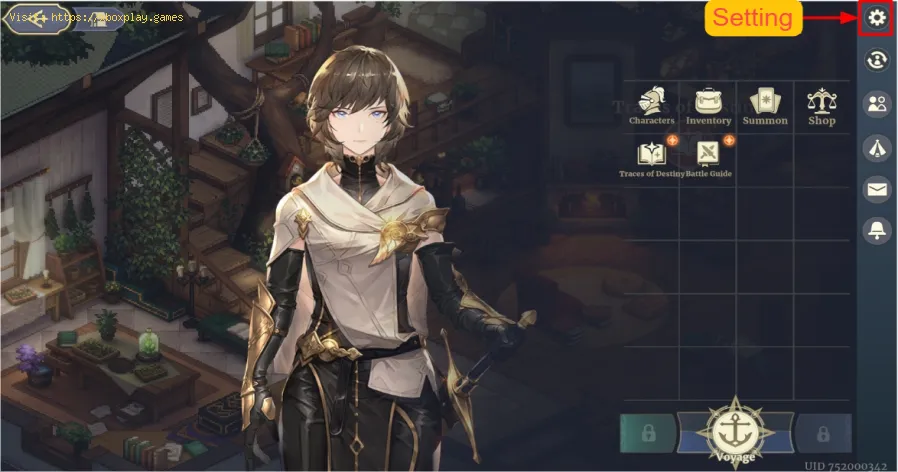Open the mailbox envelope icon
This screenshot has height=472, width=898.
click(x=877, y=188)
